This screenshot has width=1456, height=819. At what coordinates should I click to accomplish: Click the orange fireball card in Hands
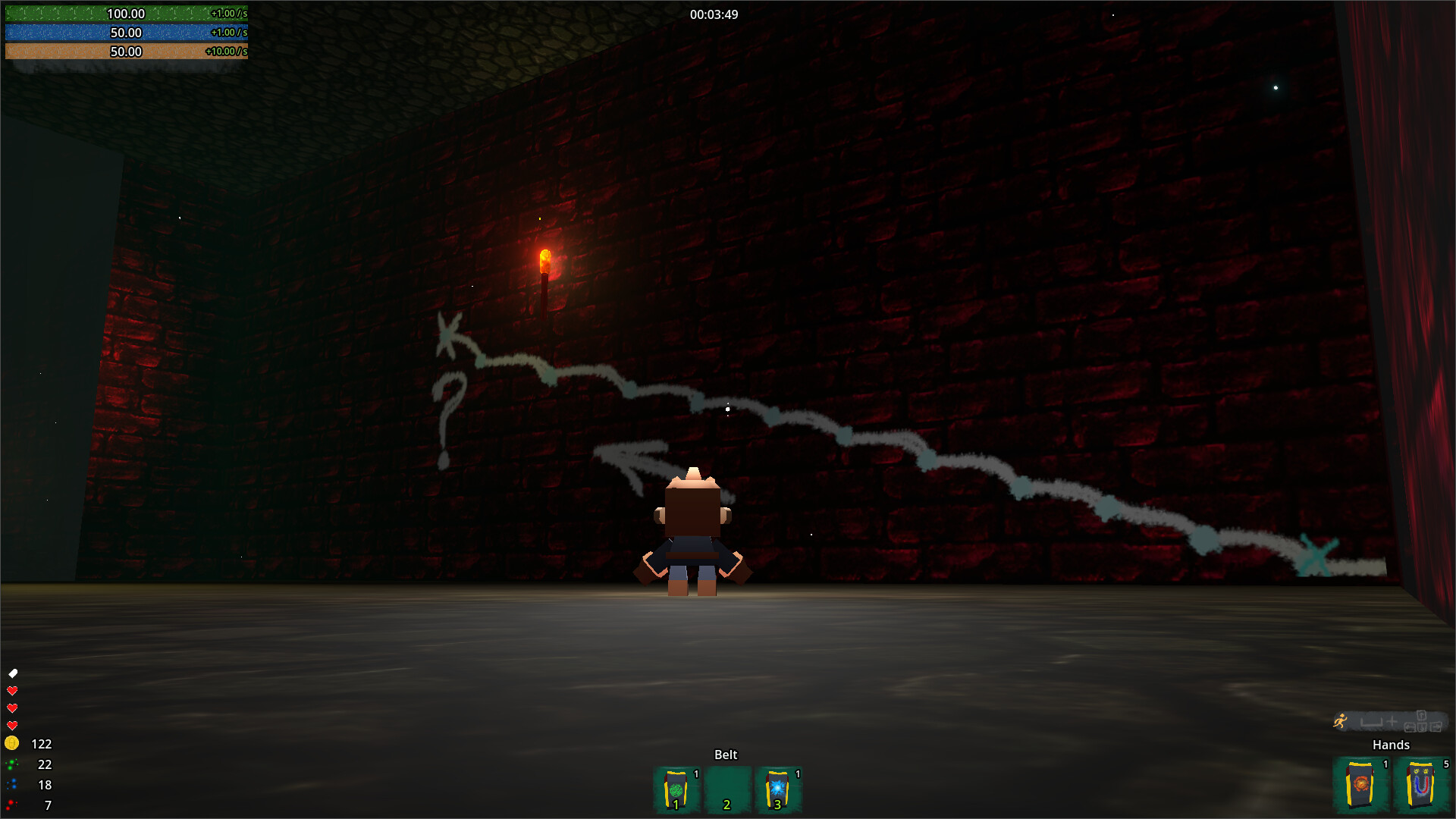[1361, 783]
